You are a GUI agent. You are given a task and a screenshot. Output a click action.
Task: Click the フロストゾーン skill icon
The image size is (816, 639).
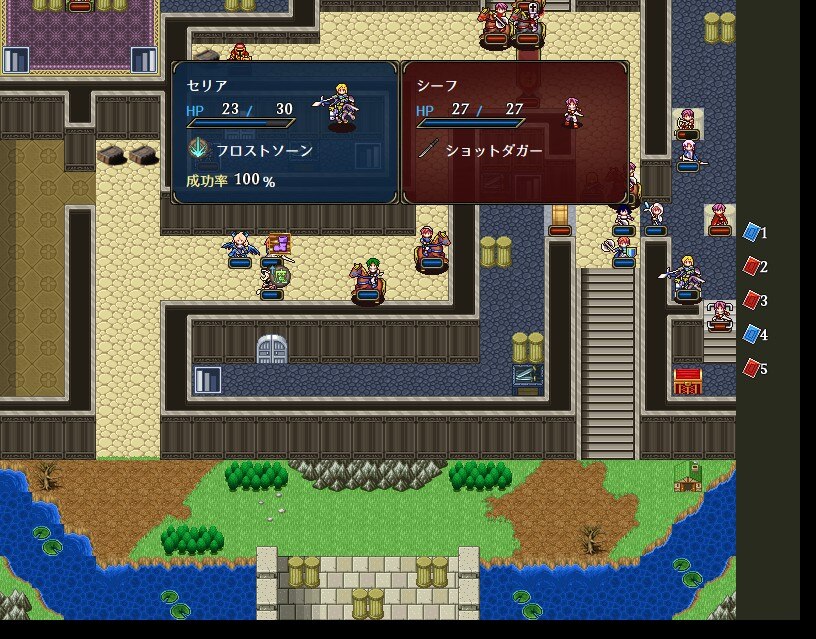[198, 150]
